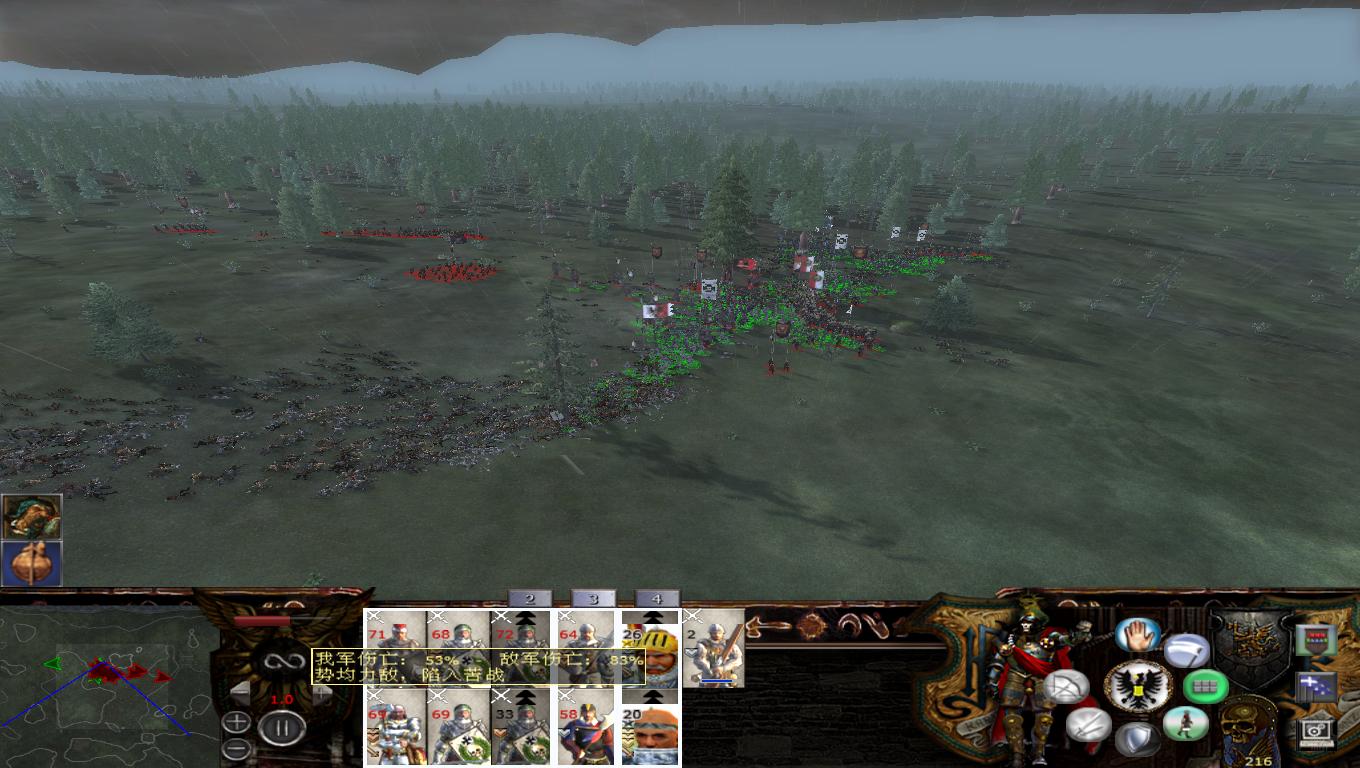Select unit group tab 2
Image resolution: width=1360 pixels, height=768 pixels.
click(528, 599)
